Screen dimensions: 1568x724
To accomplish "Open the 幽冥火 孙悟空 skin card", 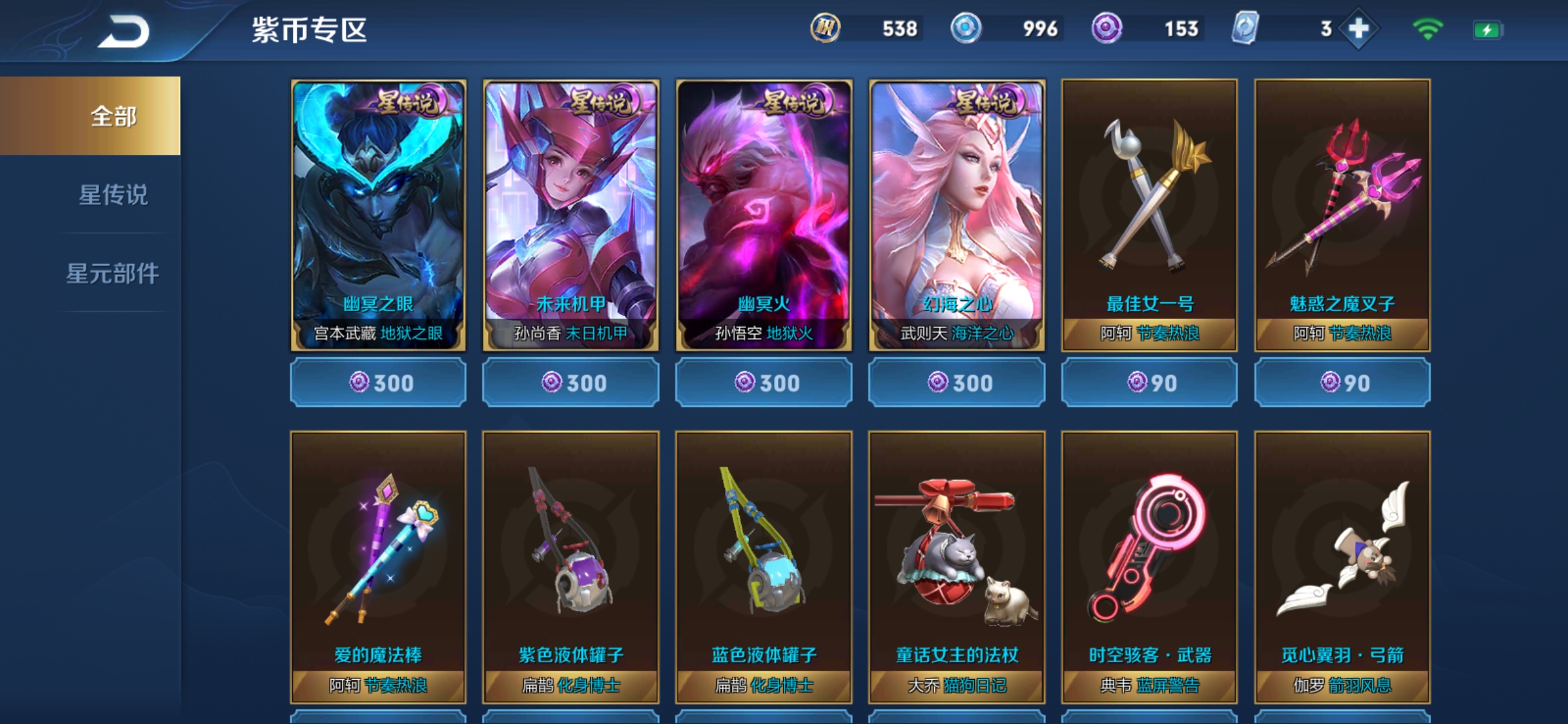I will pyautogui.click(x=764, y=215).
